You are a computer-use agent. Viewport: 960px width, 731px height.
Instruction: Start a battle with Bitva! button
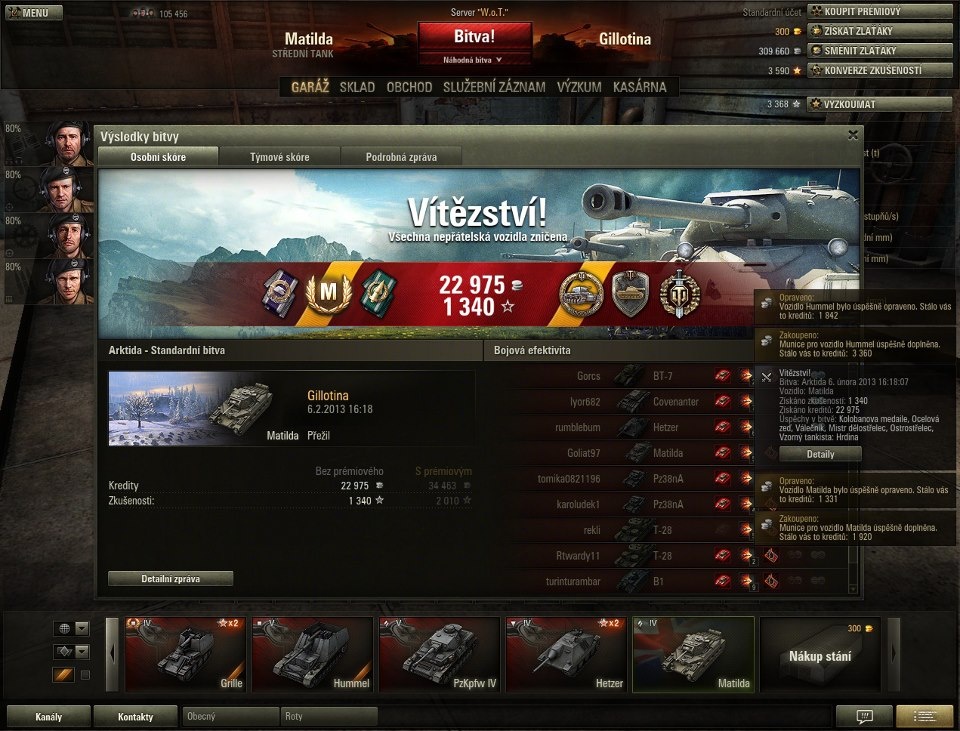coord(475,36)
